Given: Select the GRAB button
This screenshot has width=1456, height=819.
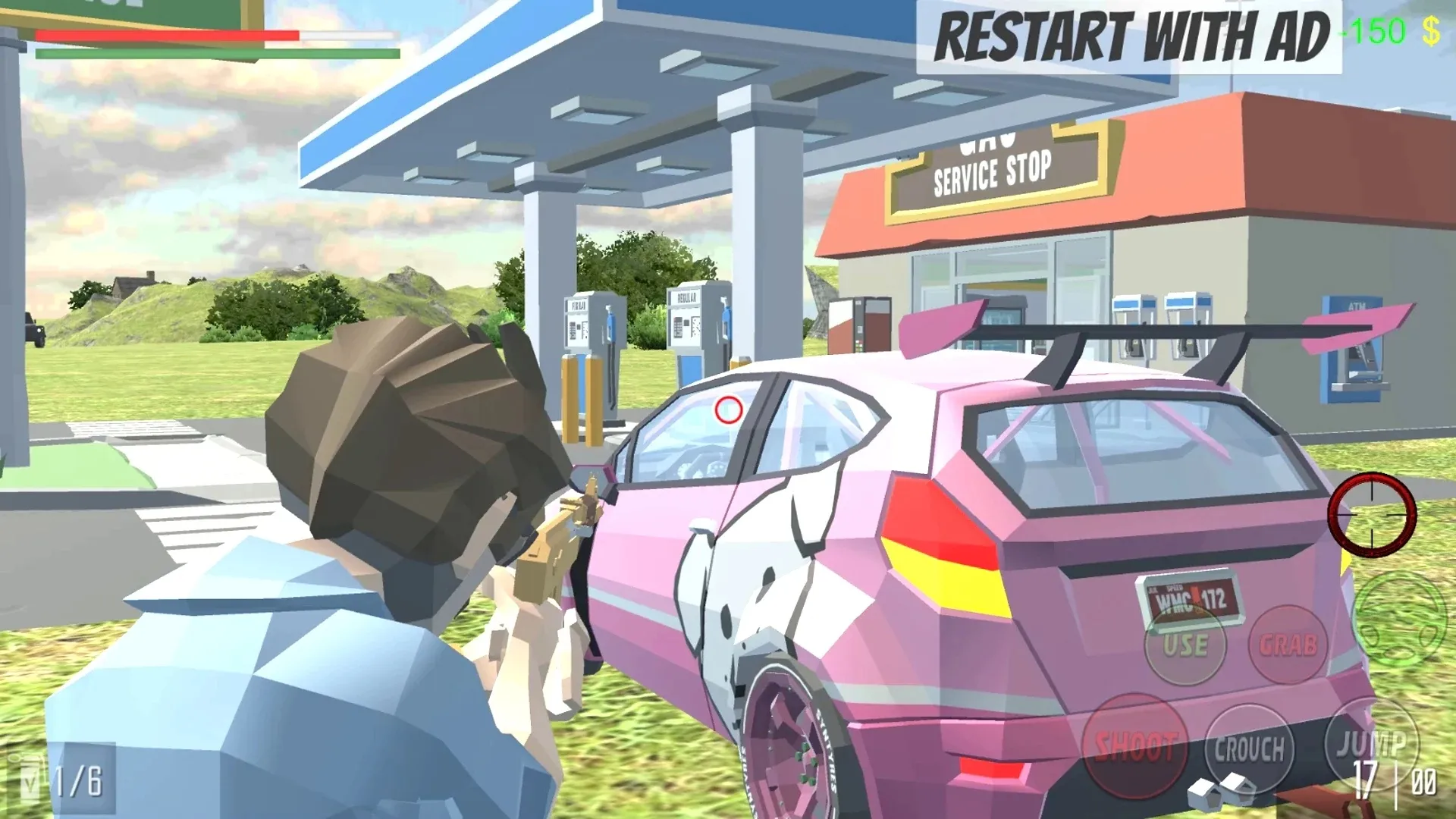Looking at the screenshot, I should [x=1288, y=645].
